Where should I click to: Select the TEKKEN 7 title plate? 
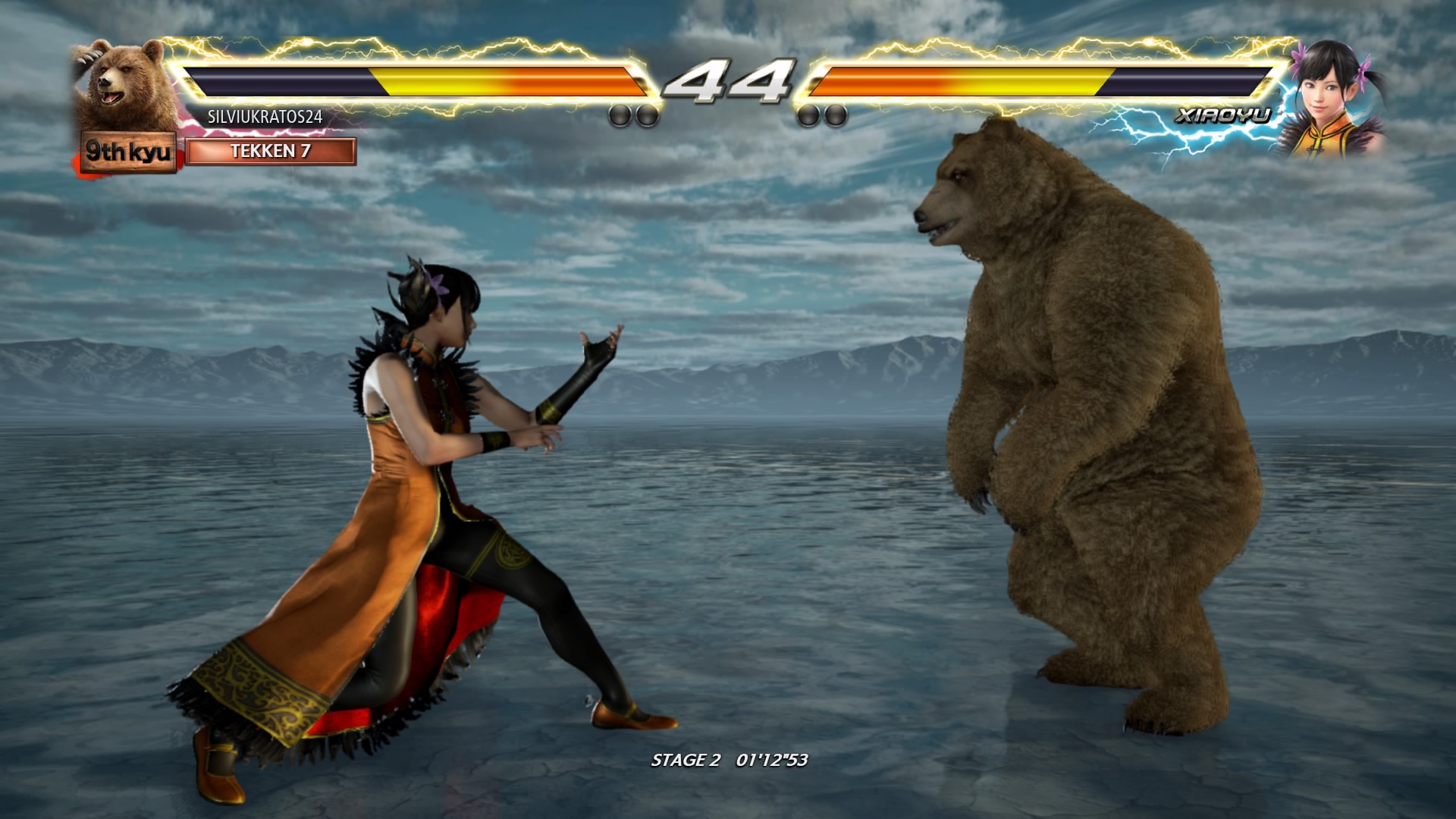[x=270, y=151]
